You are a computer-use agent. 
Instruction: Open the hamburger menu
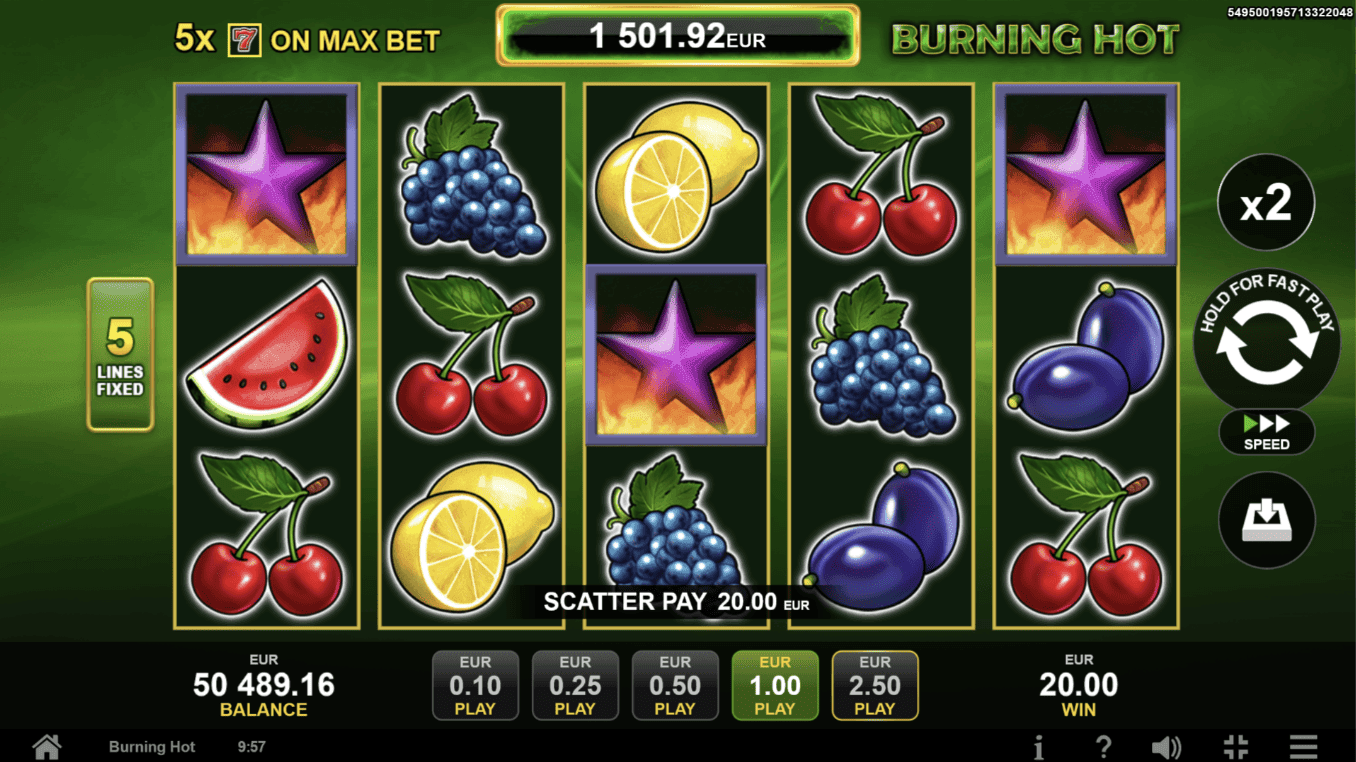coord(1303,746)
